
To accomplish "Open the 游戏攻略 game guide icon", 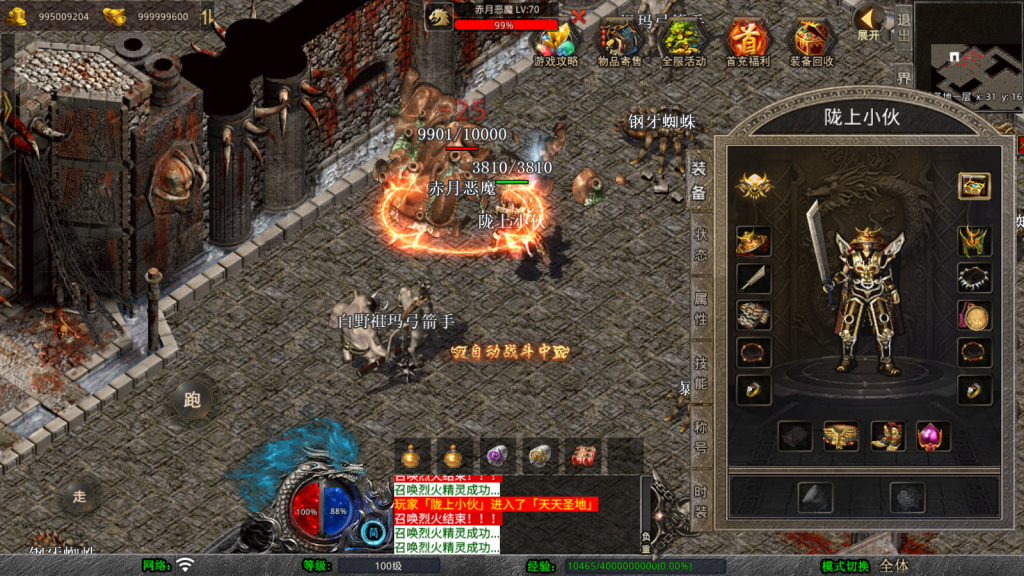I will 555,42.
